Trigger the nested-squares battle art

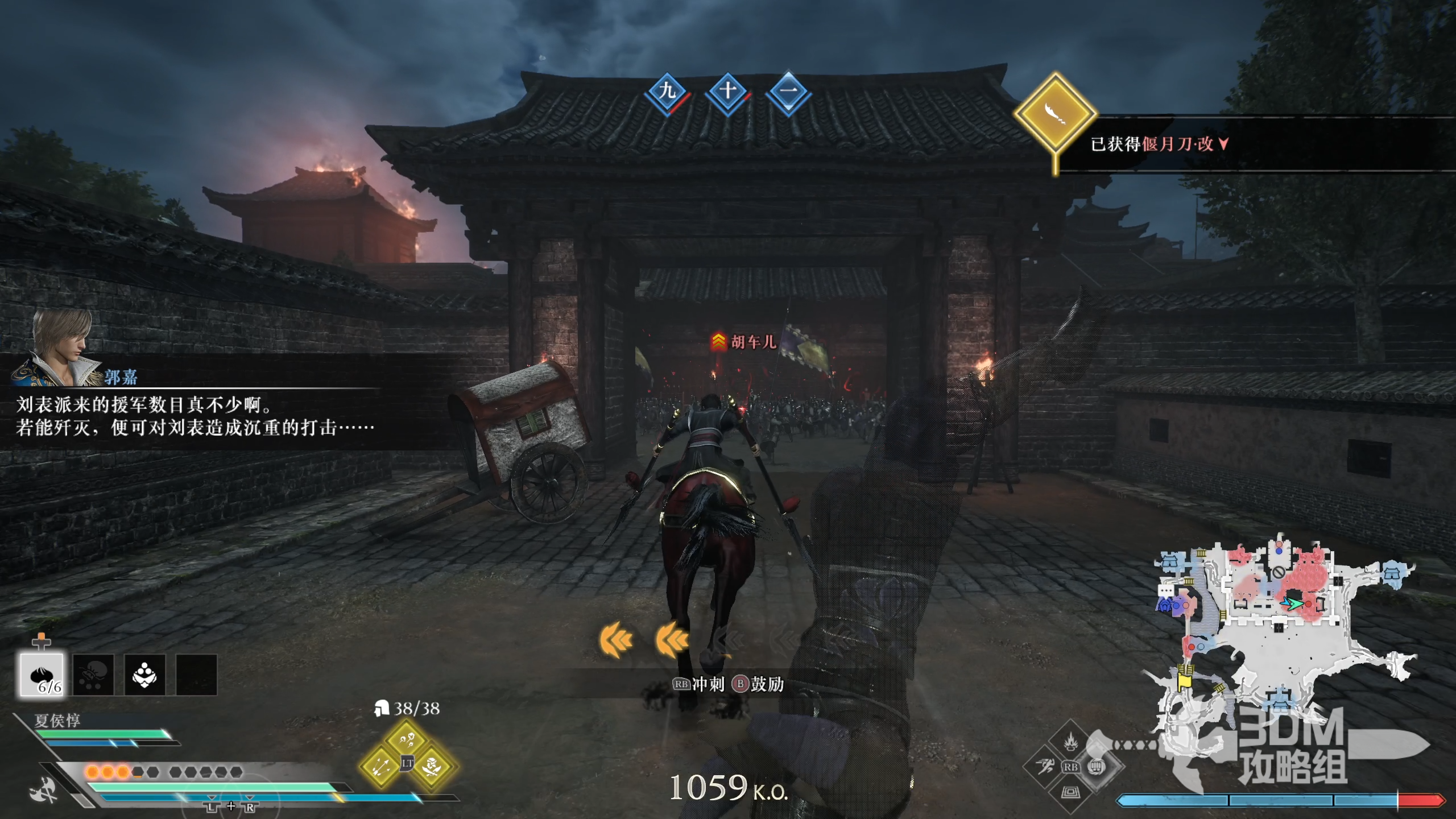(1070, 792)
